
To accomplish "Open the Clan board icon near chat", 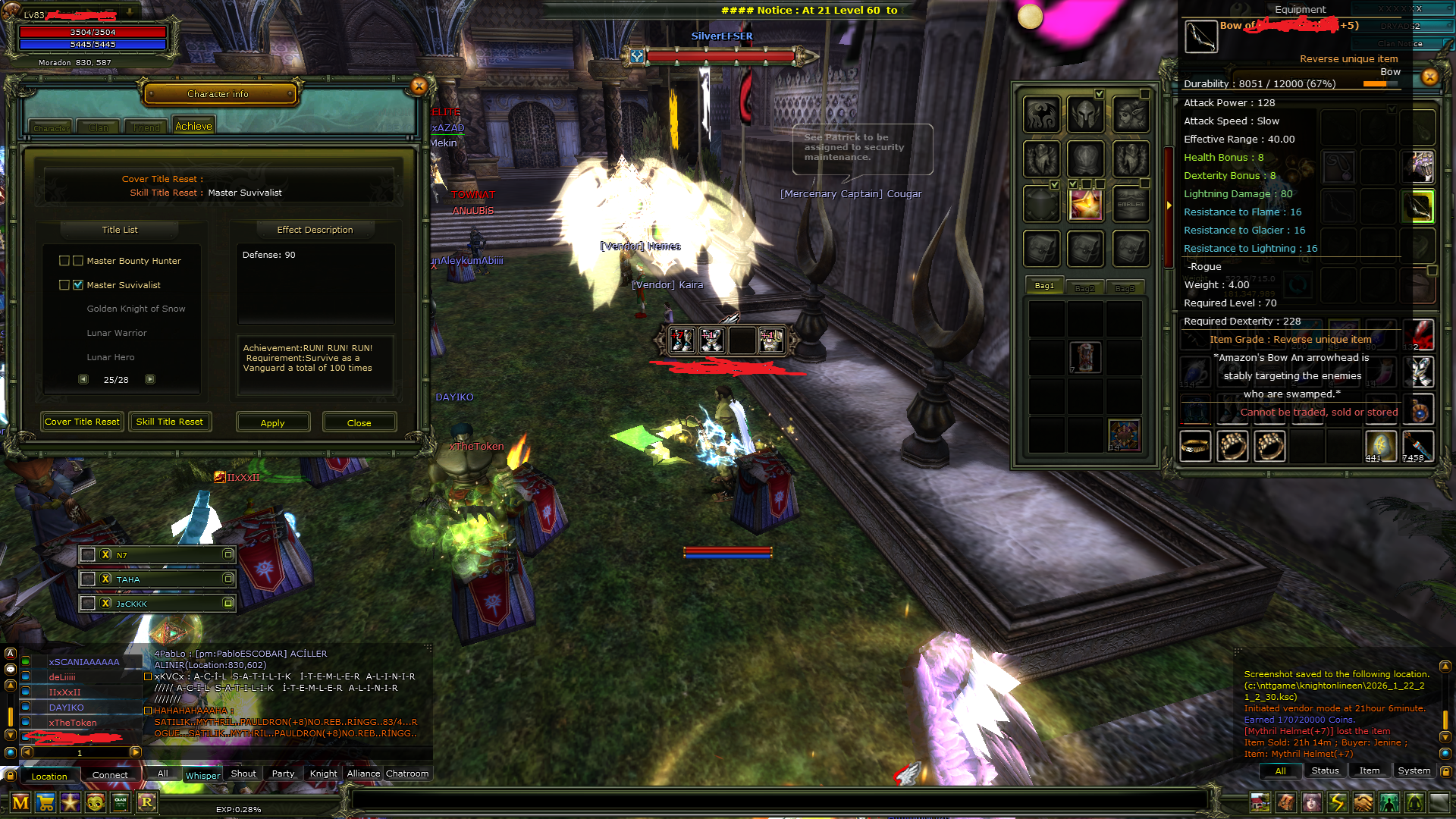I will (121, 803).
